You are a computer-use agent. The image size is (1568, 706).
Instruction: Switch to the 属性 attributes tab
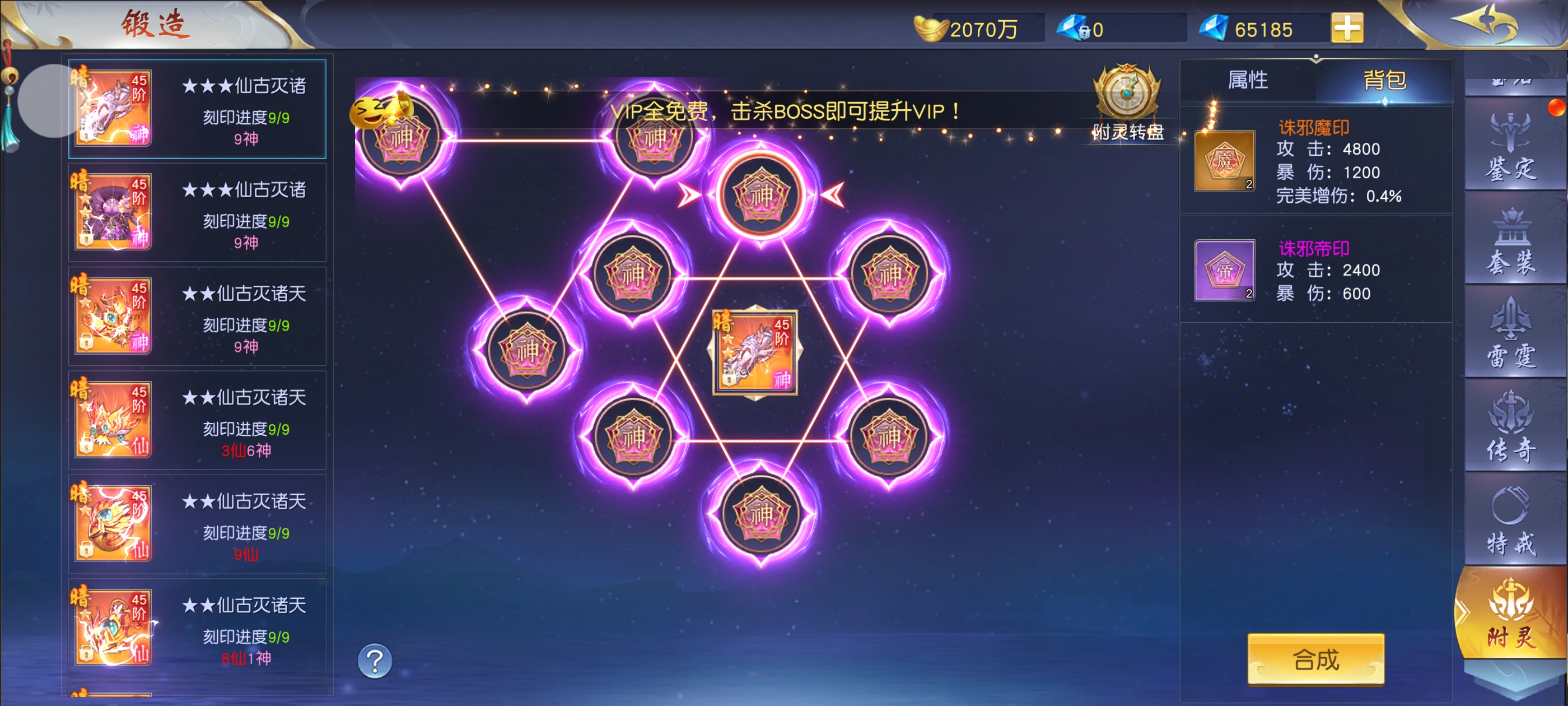pos(1247,81)
